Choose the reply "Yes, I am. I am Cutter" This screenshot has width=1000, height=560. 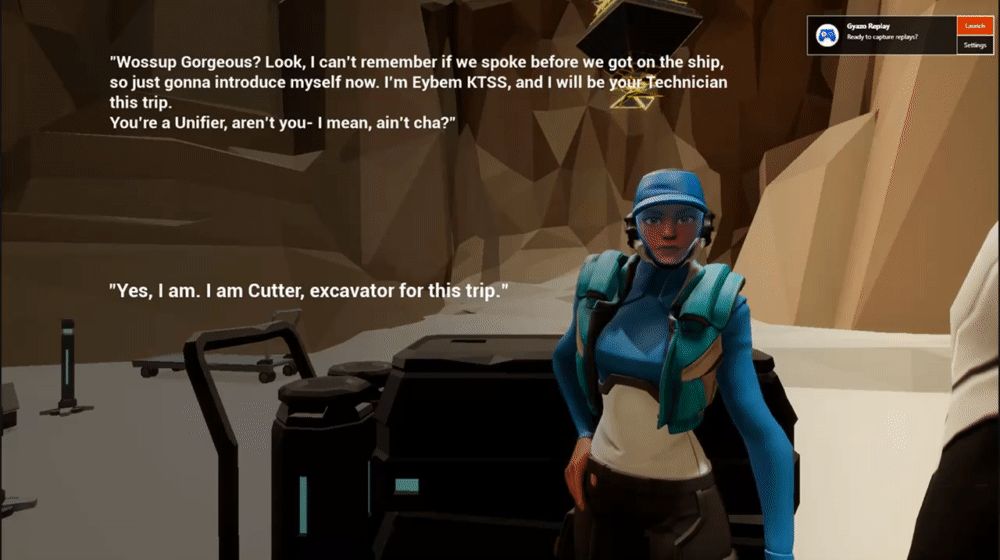tap(309, 291)
